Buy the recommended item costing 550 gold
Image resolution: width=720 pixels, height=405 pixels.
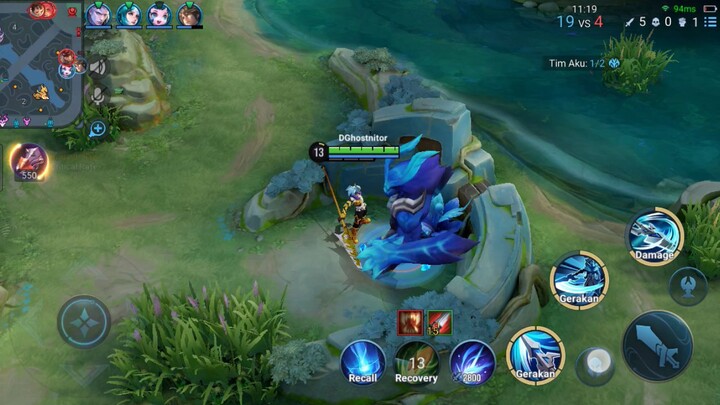28,161
